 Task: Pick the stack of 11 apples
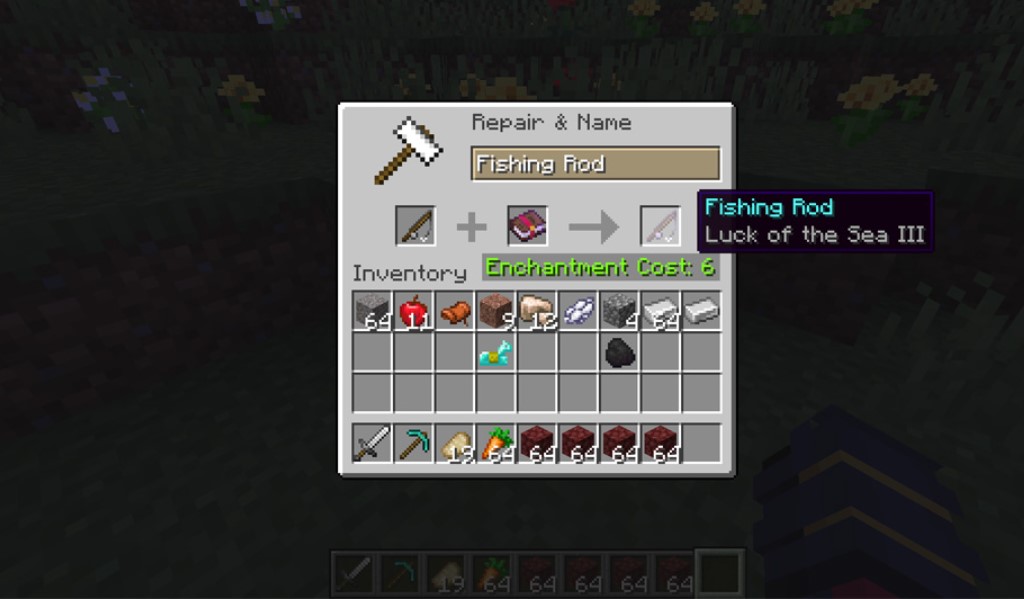(413, 311)
